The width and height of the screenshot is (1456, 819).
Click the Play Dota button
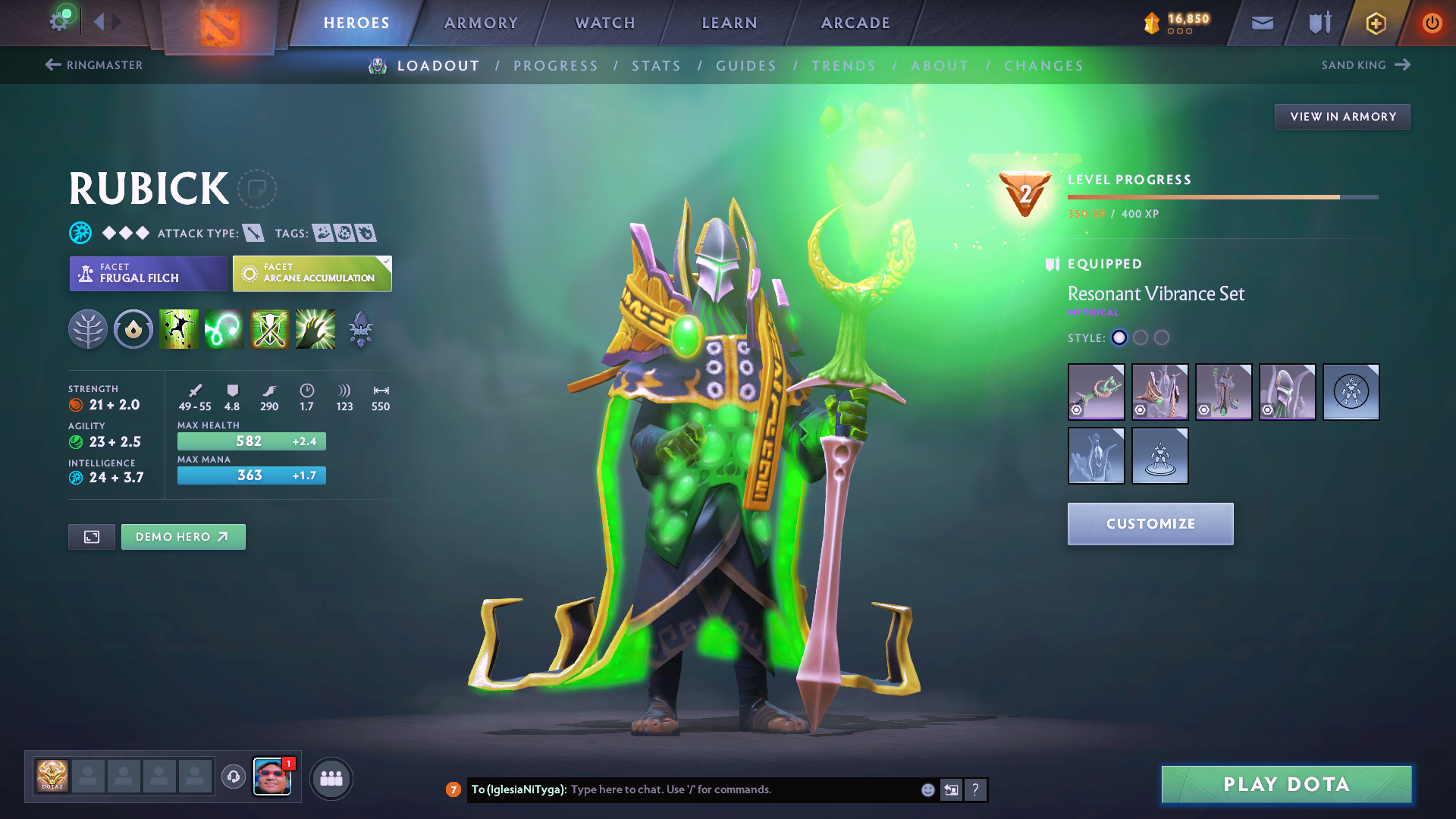click(1286, 784)
